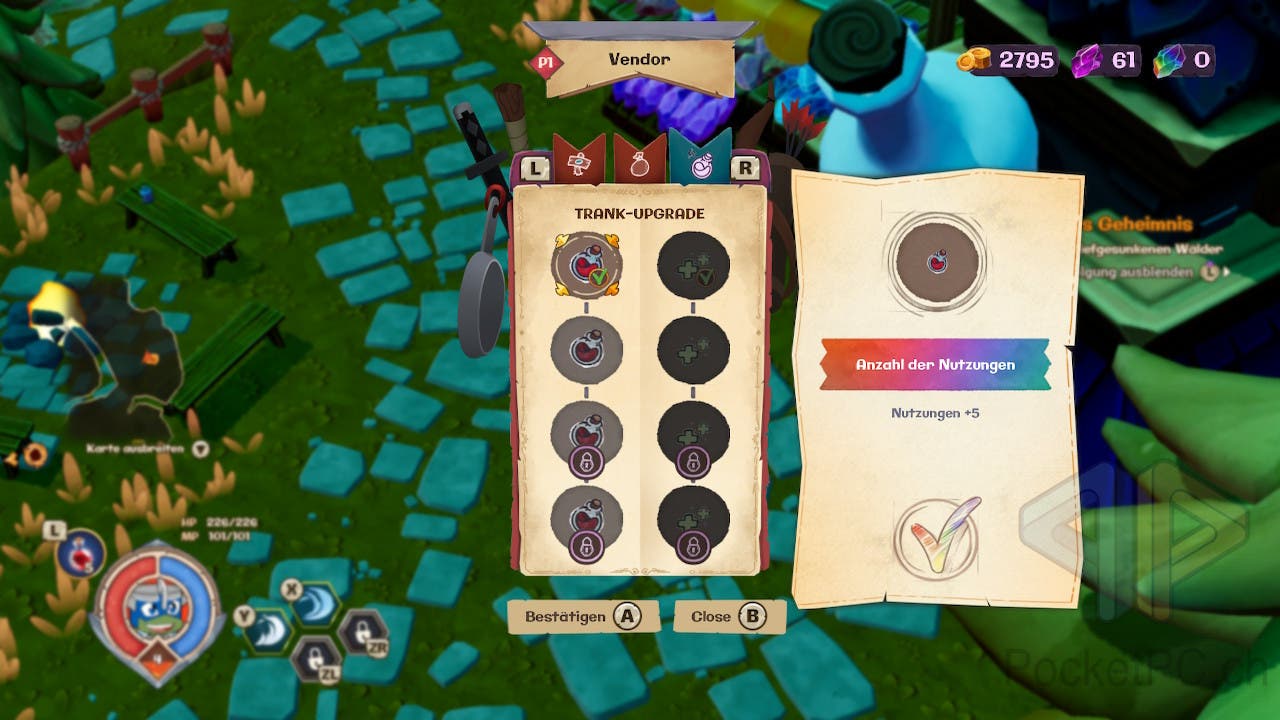Activate the wave ability marked Y
1280x720 pixels.
click(268, 630)
